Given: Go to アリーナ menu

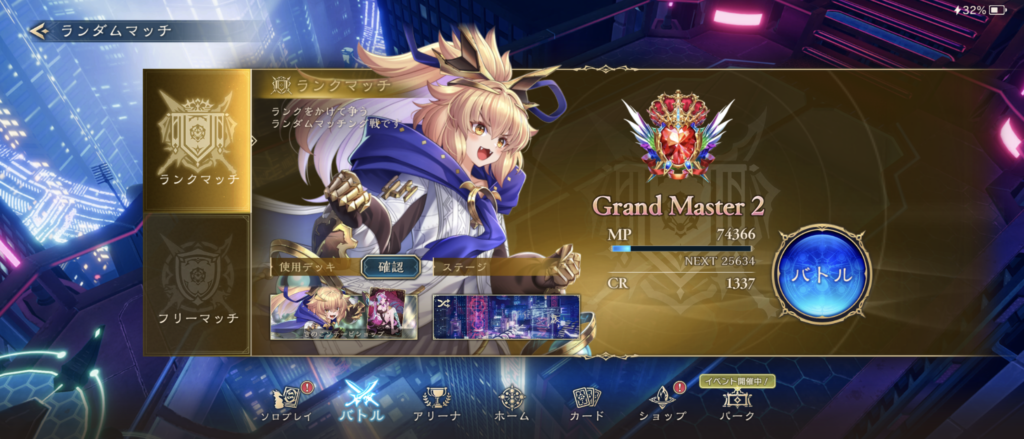Looking at the screenshot, I should (436, 403).
